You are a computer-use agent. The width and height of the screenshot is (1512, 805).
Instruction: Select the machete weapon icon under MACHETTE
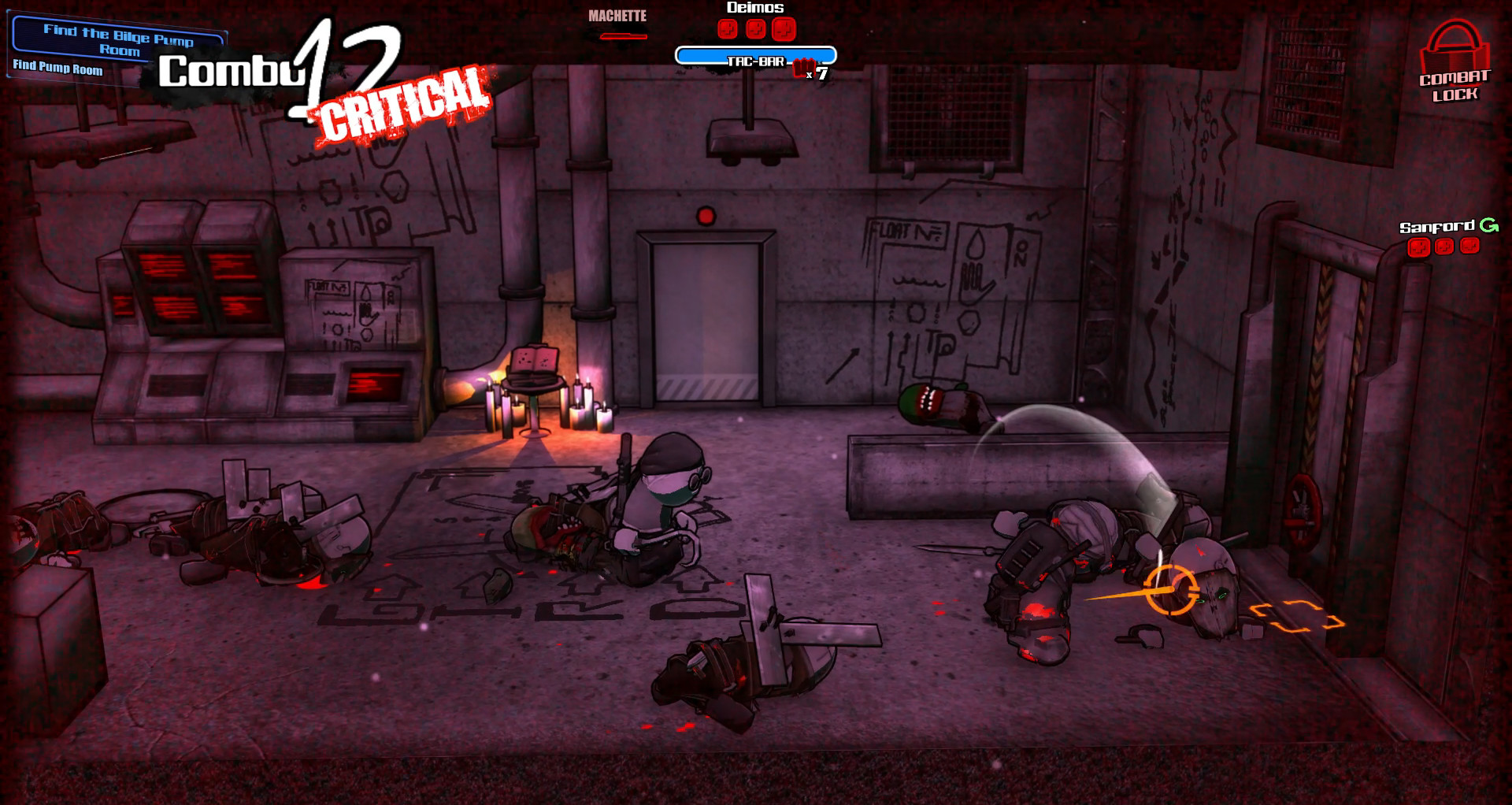click(622, 35)
